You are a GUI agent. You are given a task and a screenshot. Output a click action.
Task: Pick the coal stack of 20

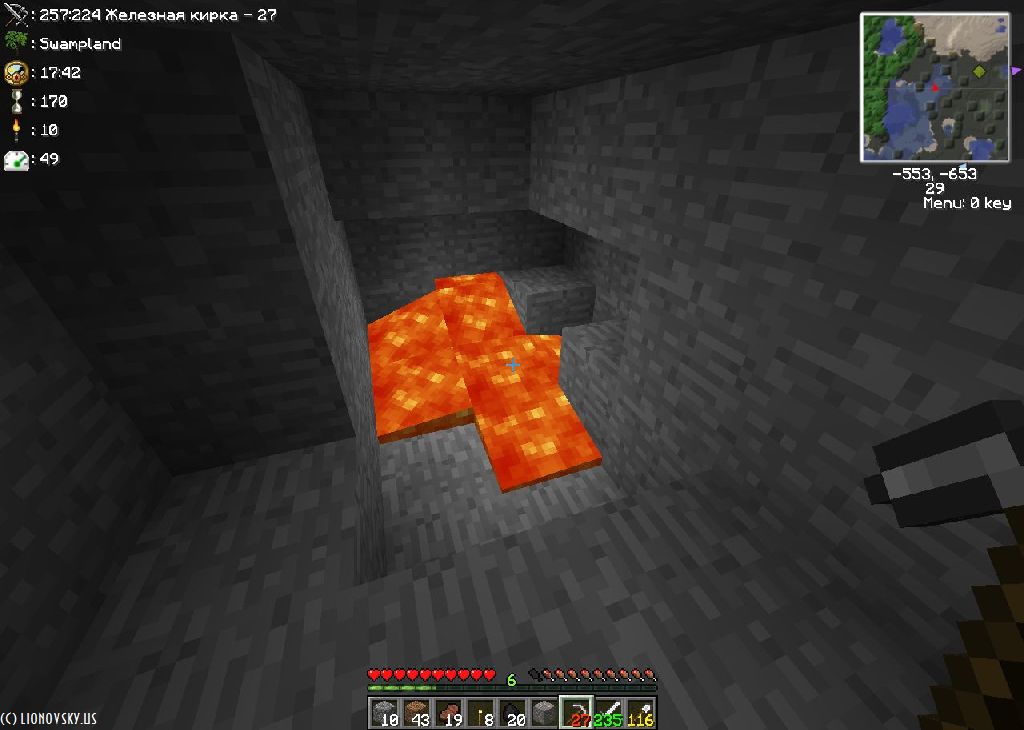(513, 713)
